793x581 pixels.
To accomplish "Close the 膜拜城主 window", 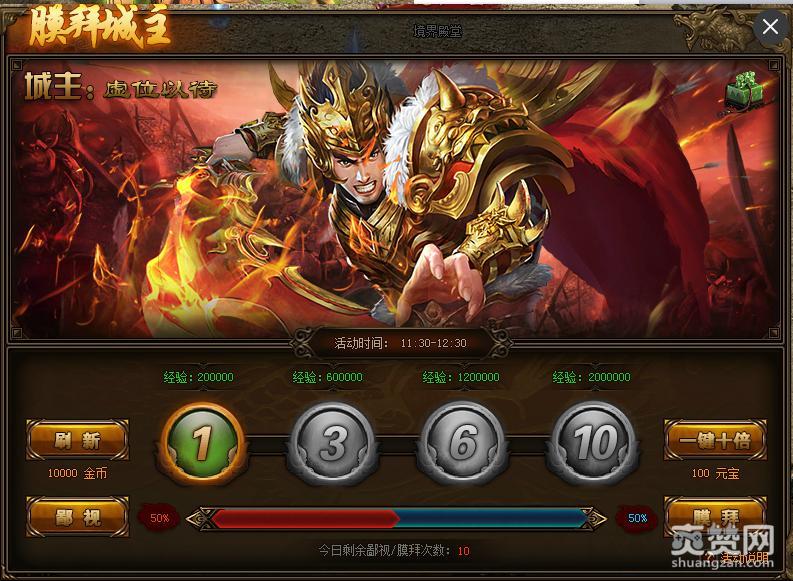I will click(769, 27).
